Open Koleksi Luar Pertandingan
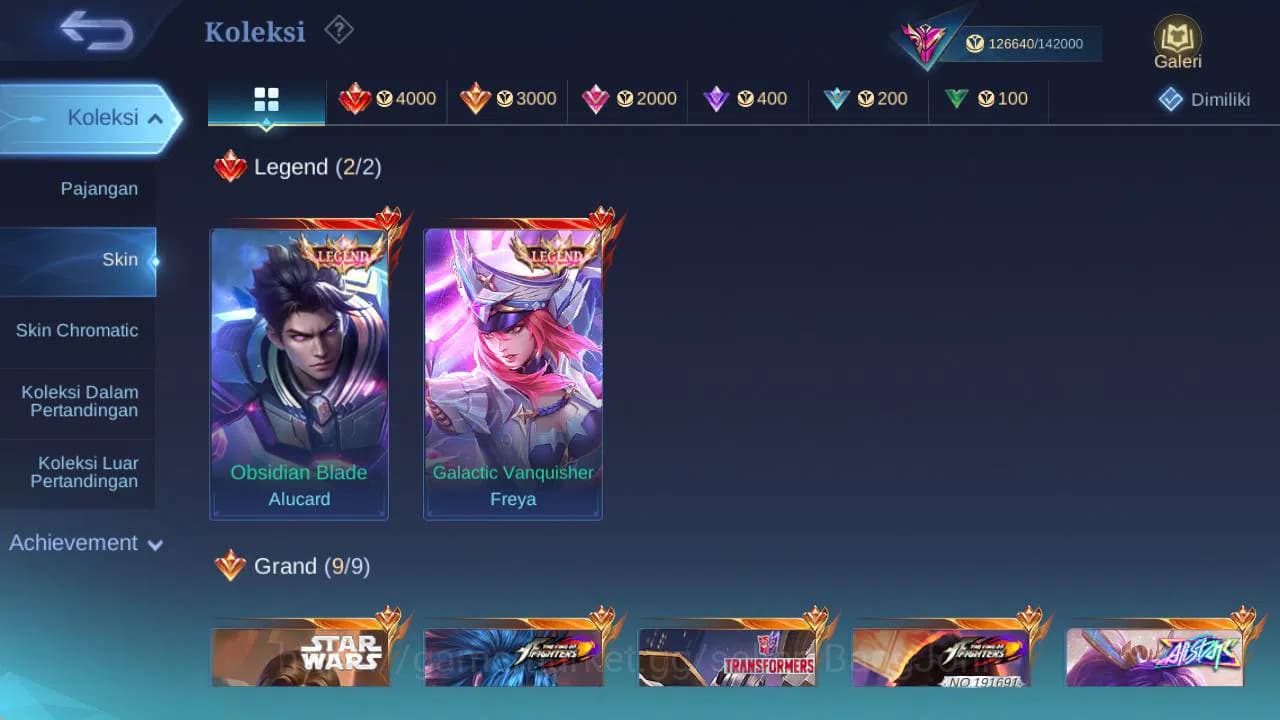Screen dimensions: 1280x720 click(x=79, y=471)
